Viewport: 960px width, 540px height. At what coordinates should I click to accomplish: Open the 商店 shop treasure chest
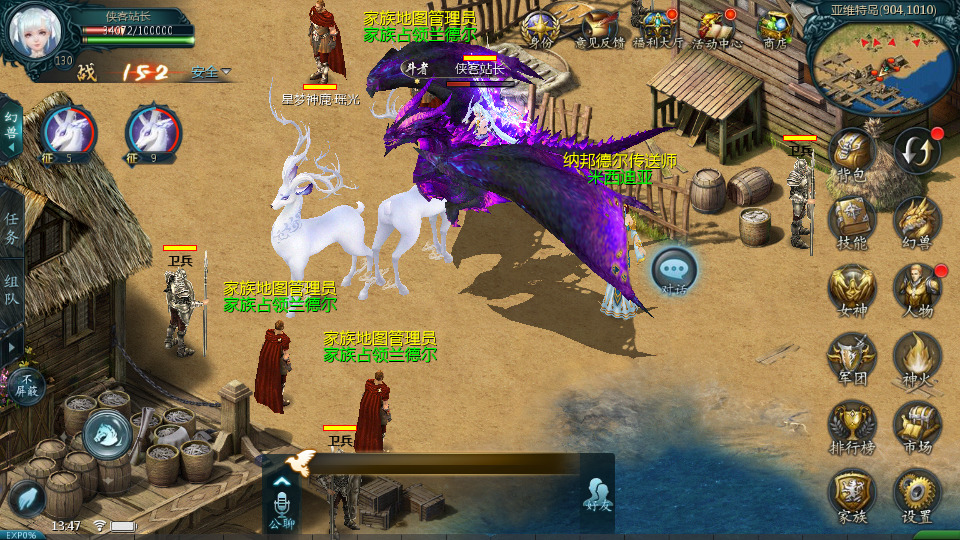click(x=775, y=28)
